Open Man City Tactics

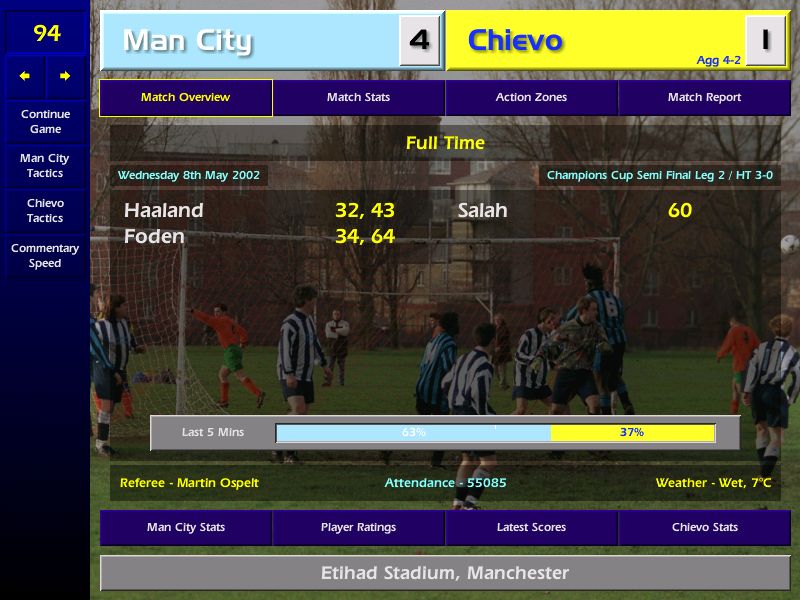click(x=45, y=166)
